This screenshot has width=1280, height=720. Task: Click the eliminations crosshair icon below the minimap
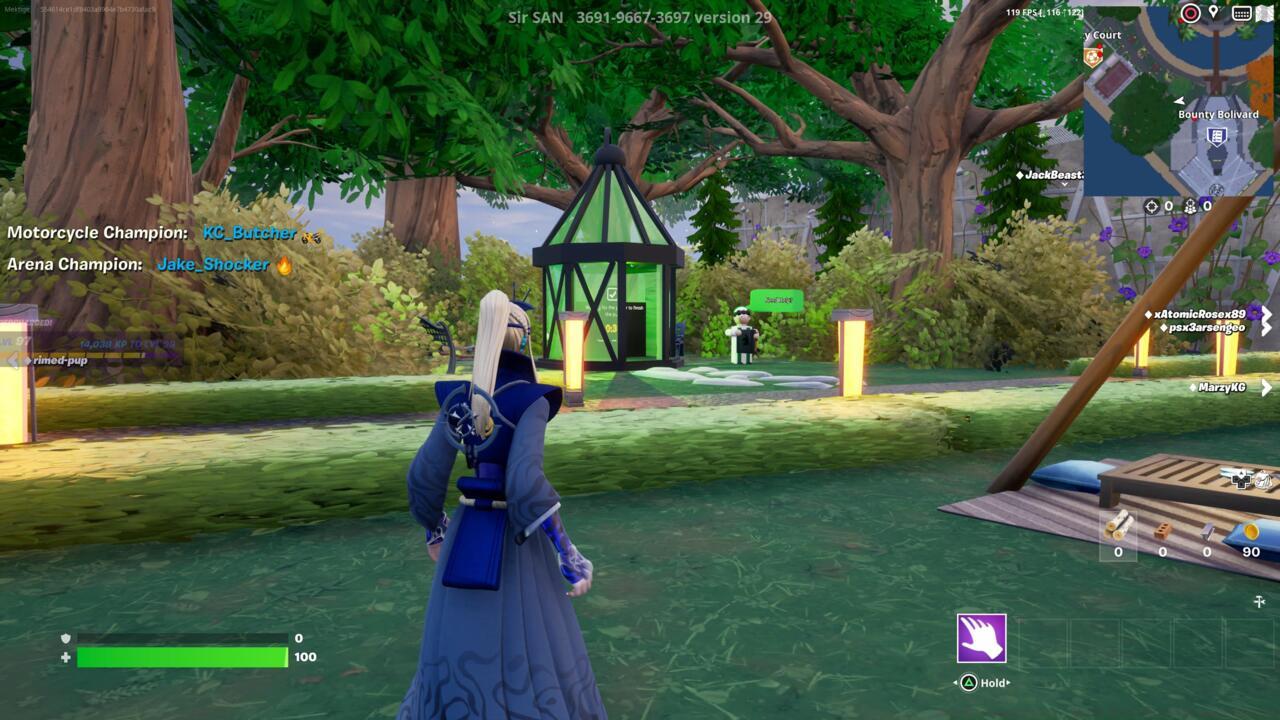(1151, 206)
